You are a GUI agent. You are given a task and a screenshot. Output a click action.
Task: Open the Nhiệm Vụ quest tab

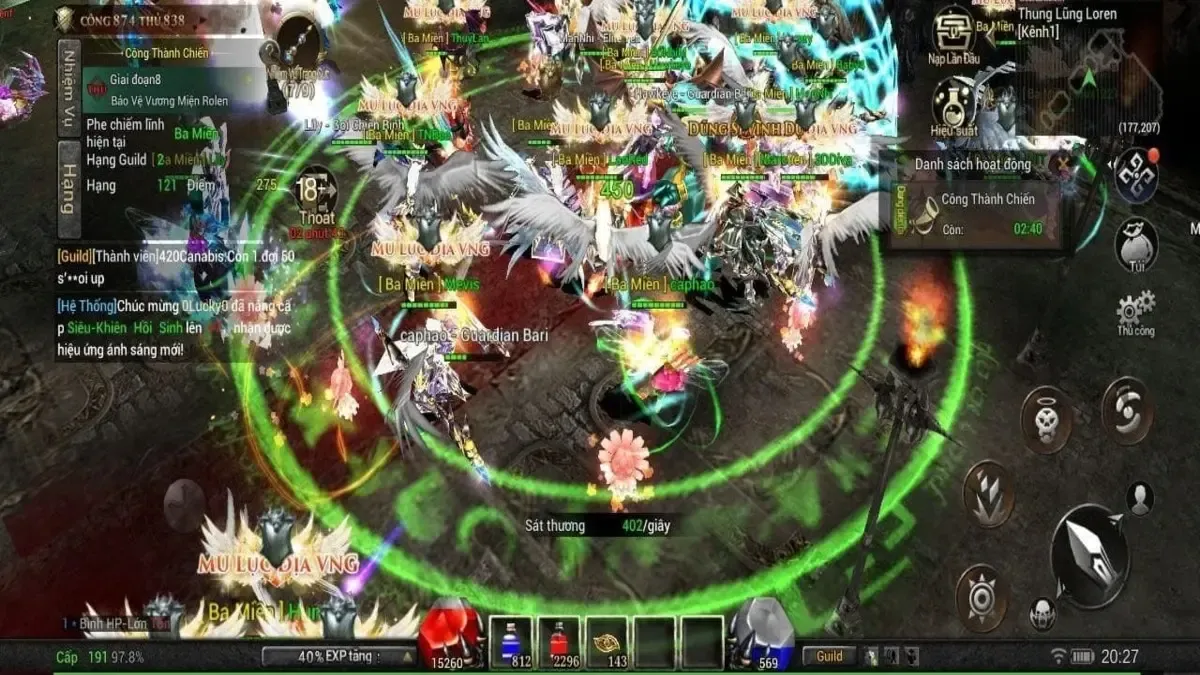point(69,89)
